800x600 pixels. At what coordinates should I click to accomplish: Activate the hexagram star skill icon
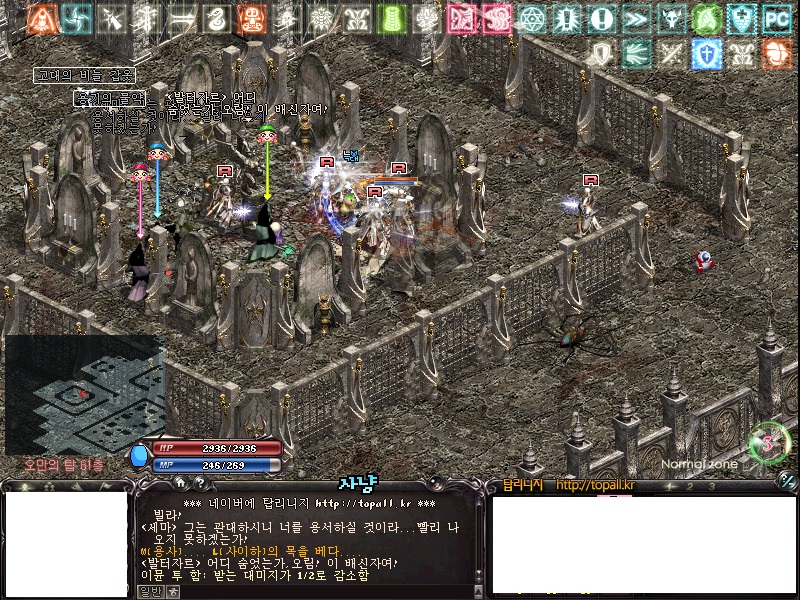coord(531,18)
